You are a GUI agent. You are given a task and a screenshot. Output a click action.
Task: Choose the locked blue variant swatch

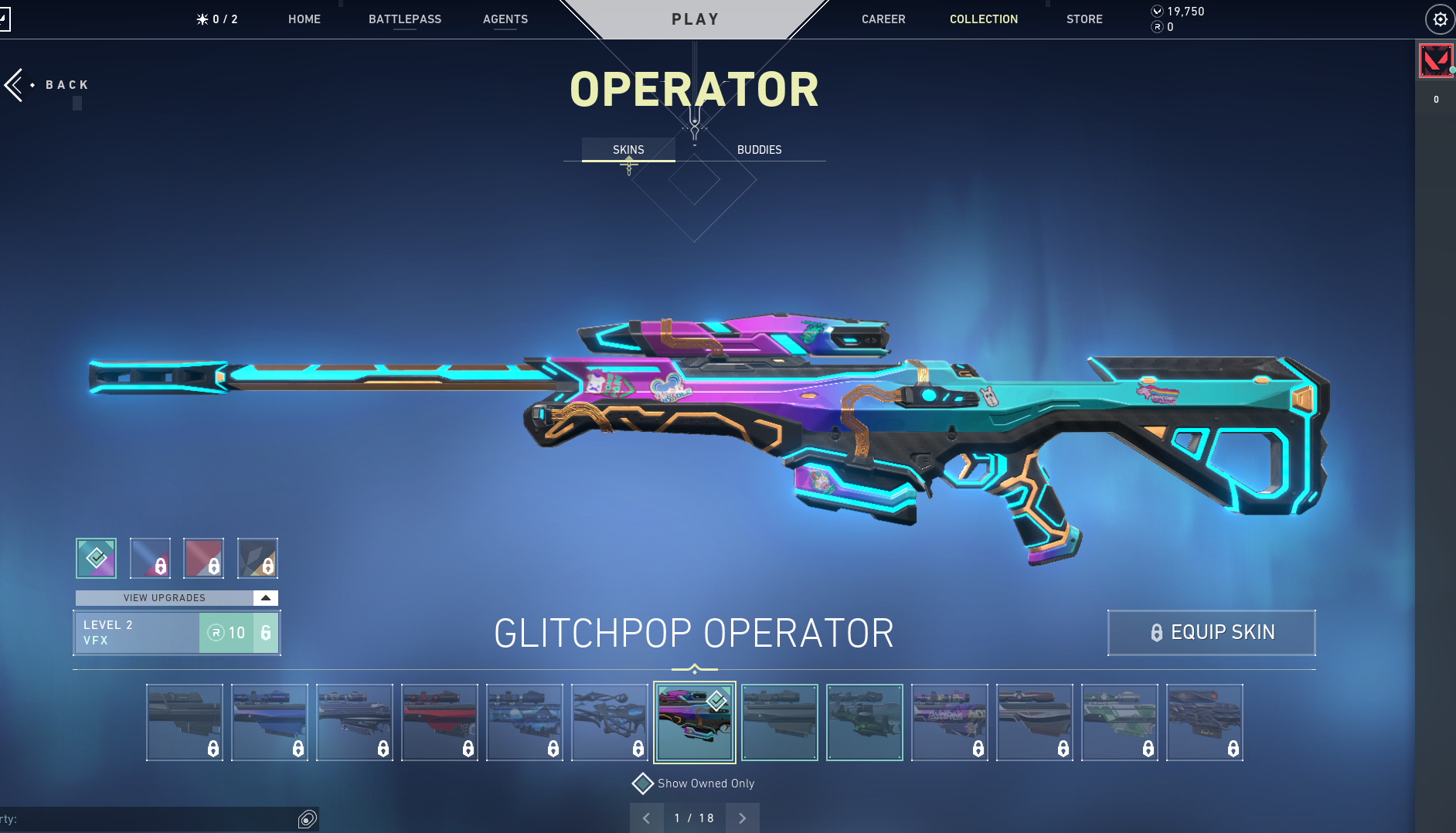tap(150, 558)
